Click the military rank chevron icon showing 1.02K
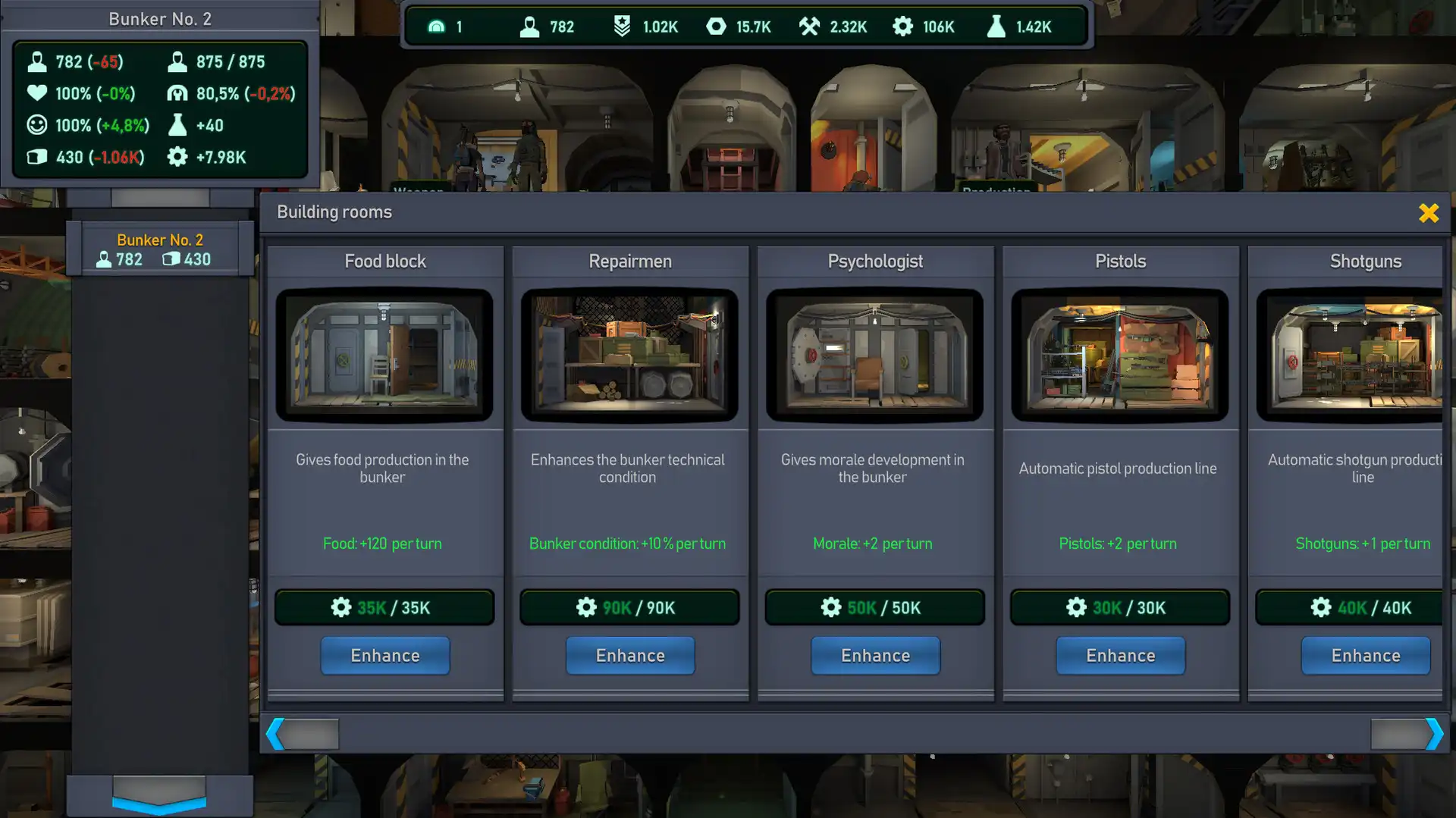 tap(623, 26)
